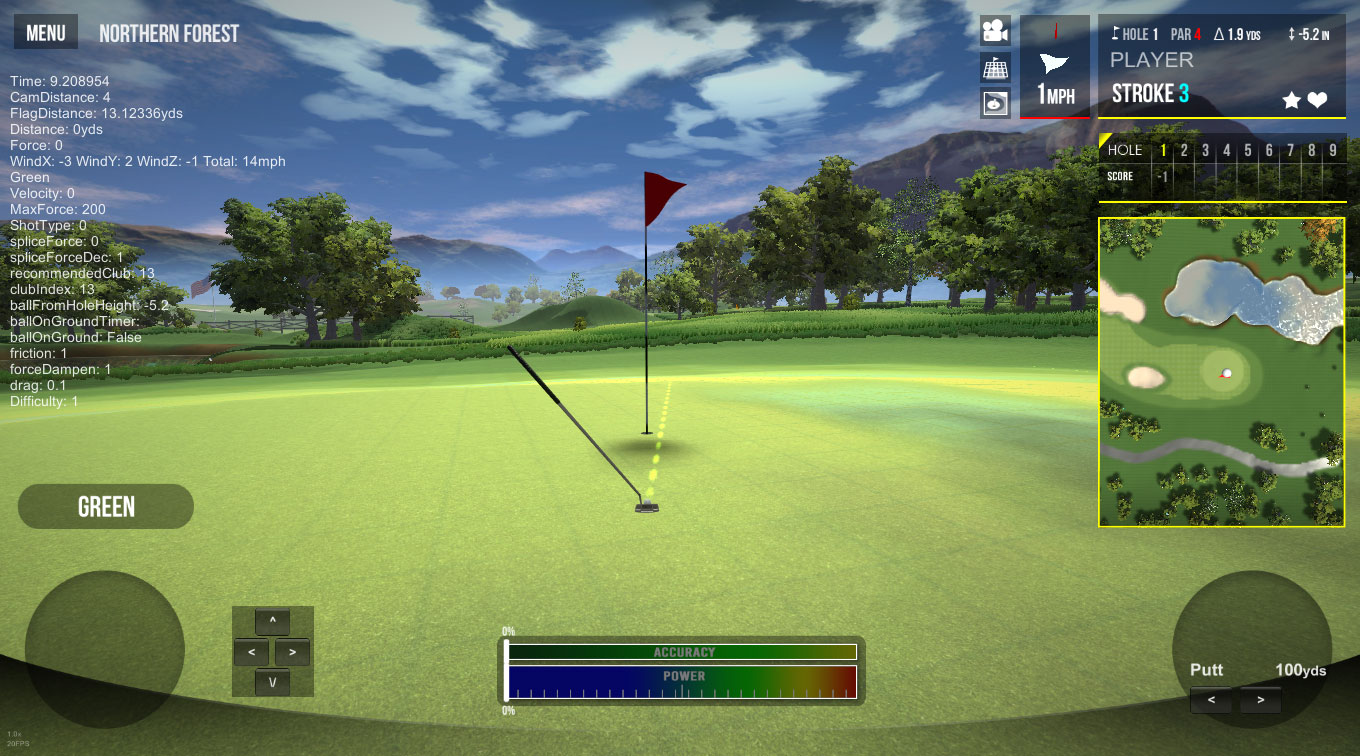Click the GREEN lie indicator button
The height and width of the screenshot is (756, 1360).
pyautogui.click(x=106, y=507)
